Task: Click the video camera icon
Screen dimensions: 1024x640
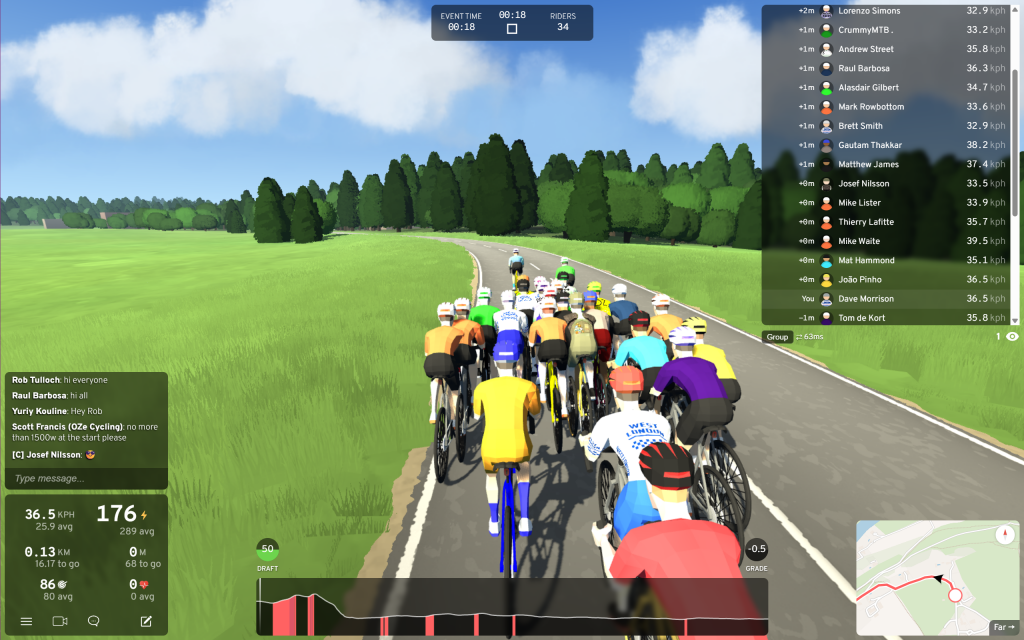Action: click(59, 621)
